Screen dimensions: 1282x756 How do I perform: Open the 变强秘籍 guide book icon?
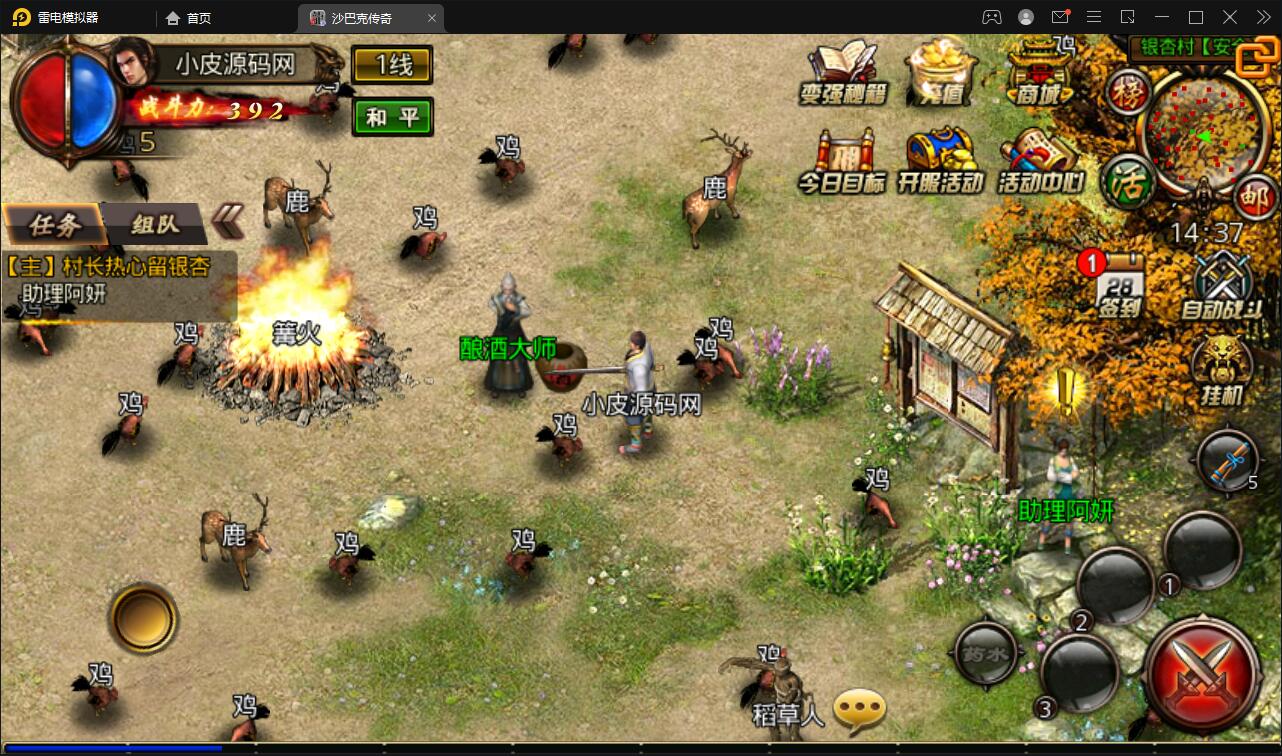(x=843, y=72)
